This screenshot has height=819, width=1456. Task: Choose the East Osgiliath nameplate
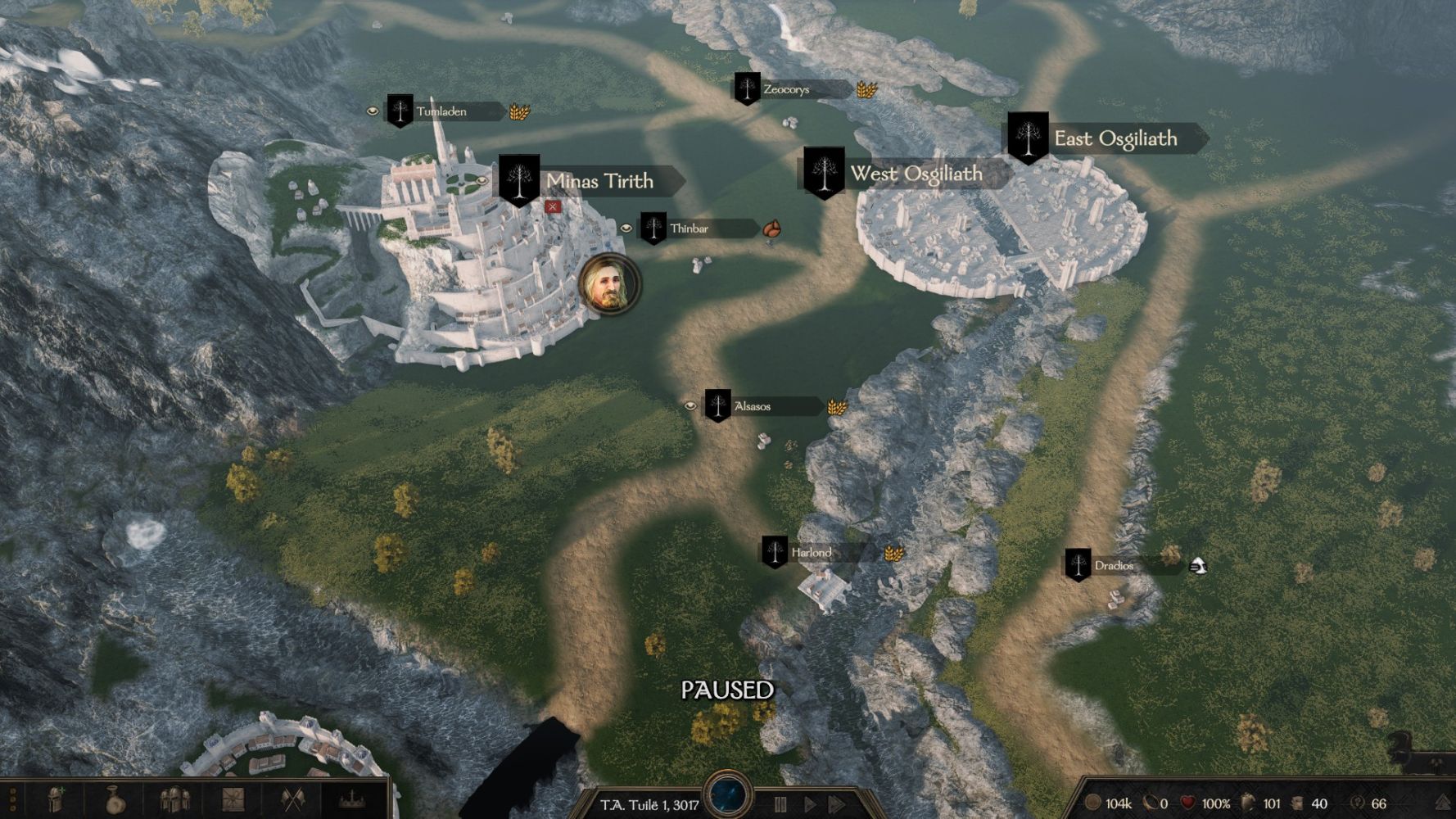click(1115, 138)
